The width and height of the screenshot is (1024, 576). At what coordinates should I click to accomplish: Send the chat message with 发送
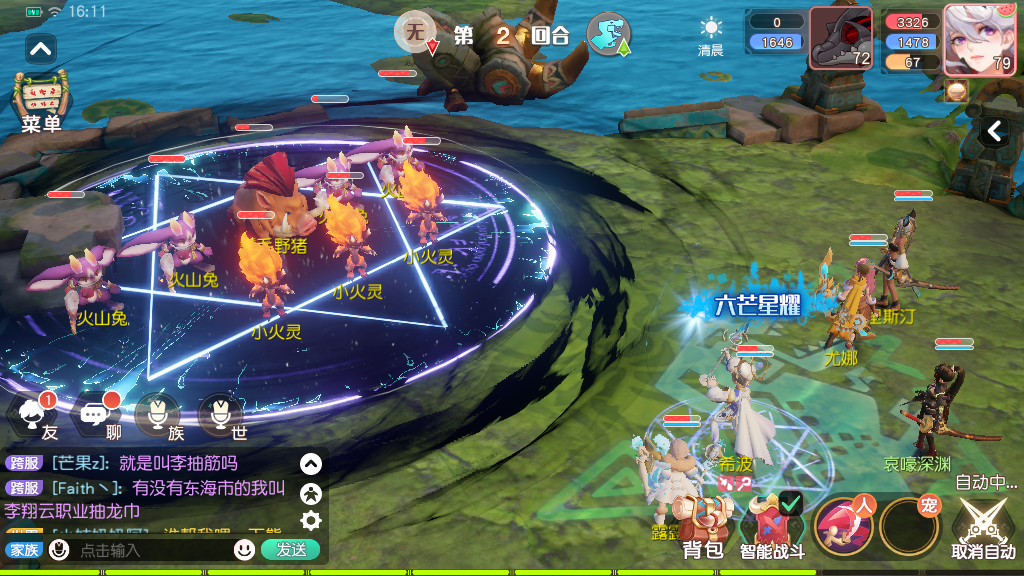(290, 550)
